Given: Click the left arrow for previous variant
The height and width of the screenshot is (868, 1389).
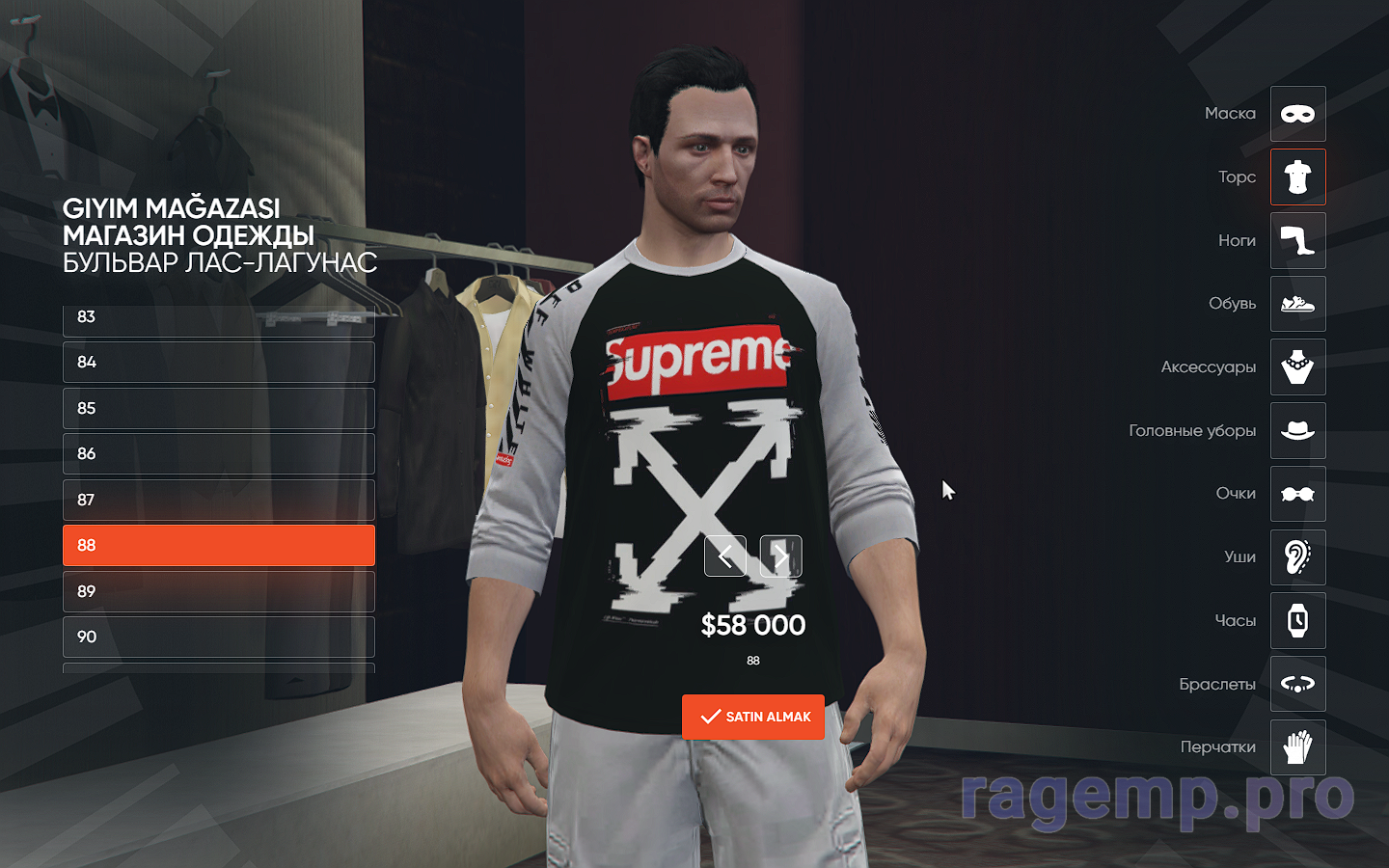Looking at the screenshot, I should (725, 556).
